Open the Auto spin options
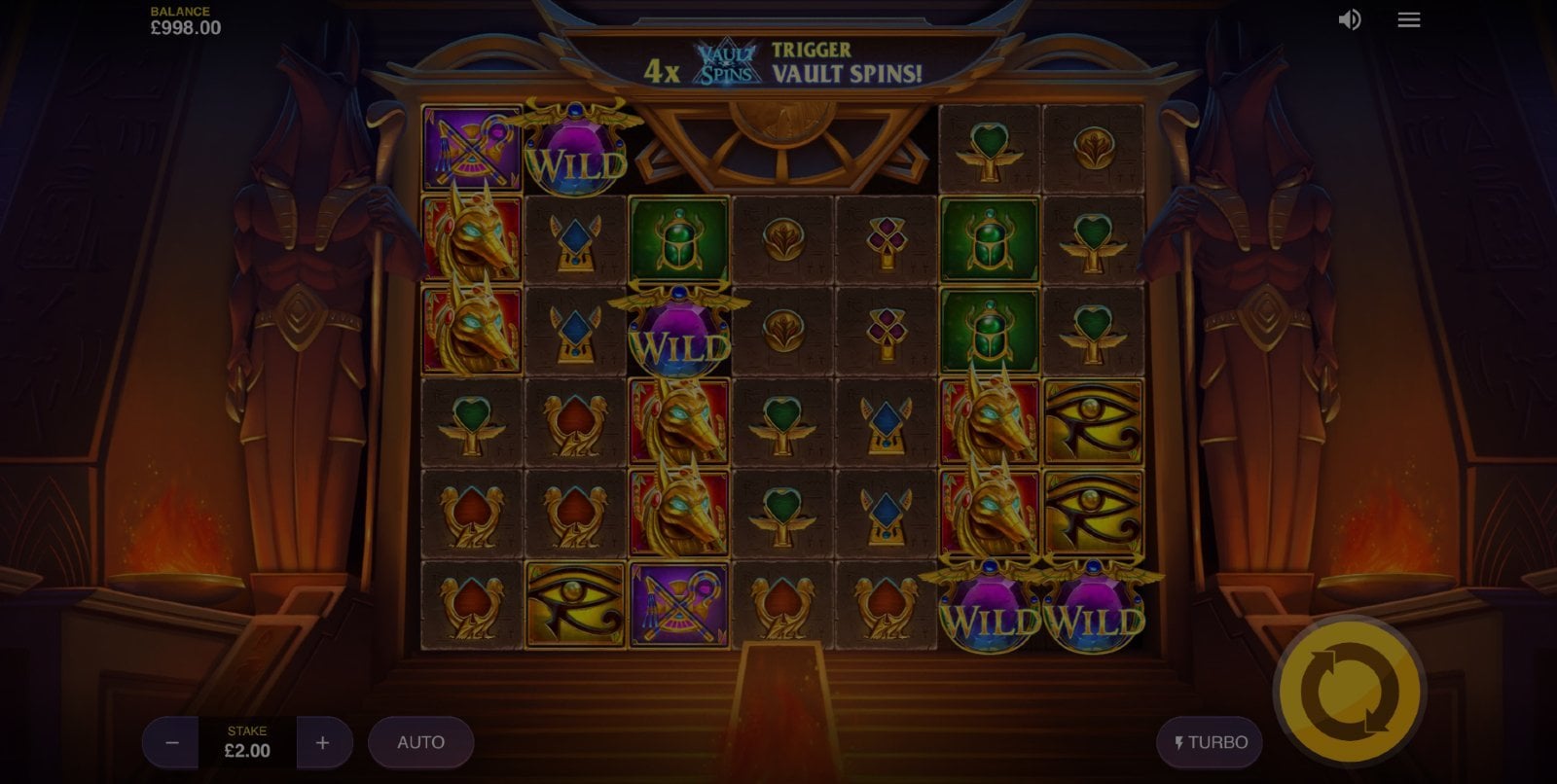 (420, 743)
